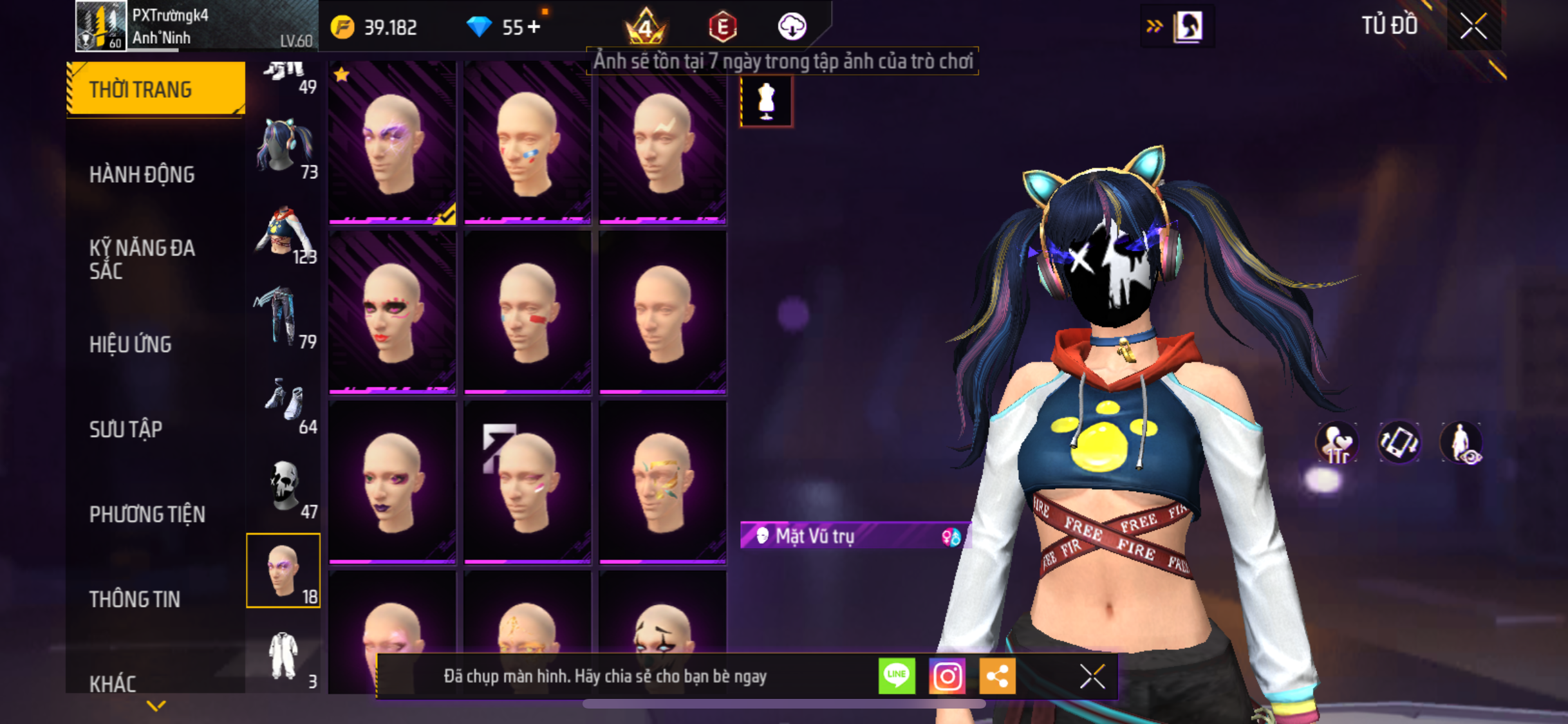Choose the shoes subcategory icon
This screenshot has width=1568, height=724.
pyautogui.click(x=284, y=403)
